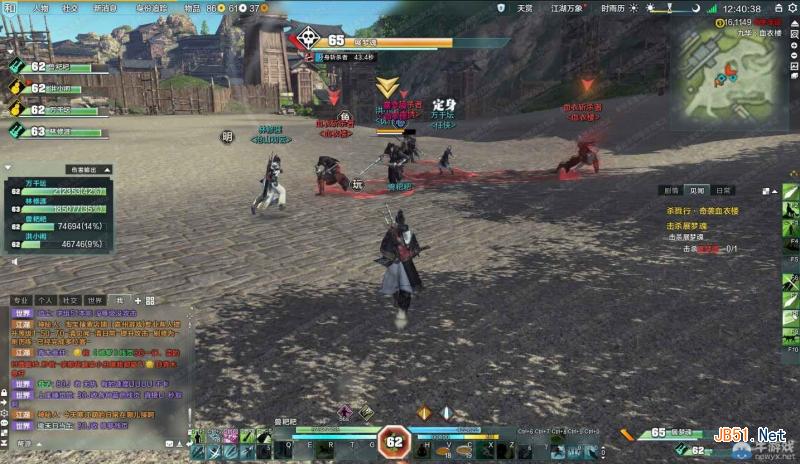Open the 江湖万象 menu

(x=567, y=8)
